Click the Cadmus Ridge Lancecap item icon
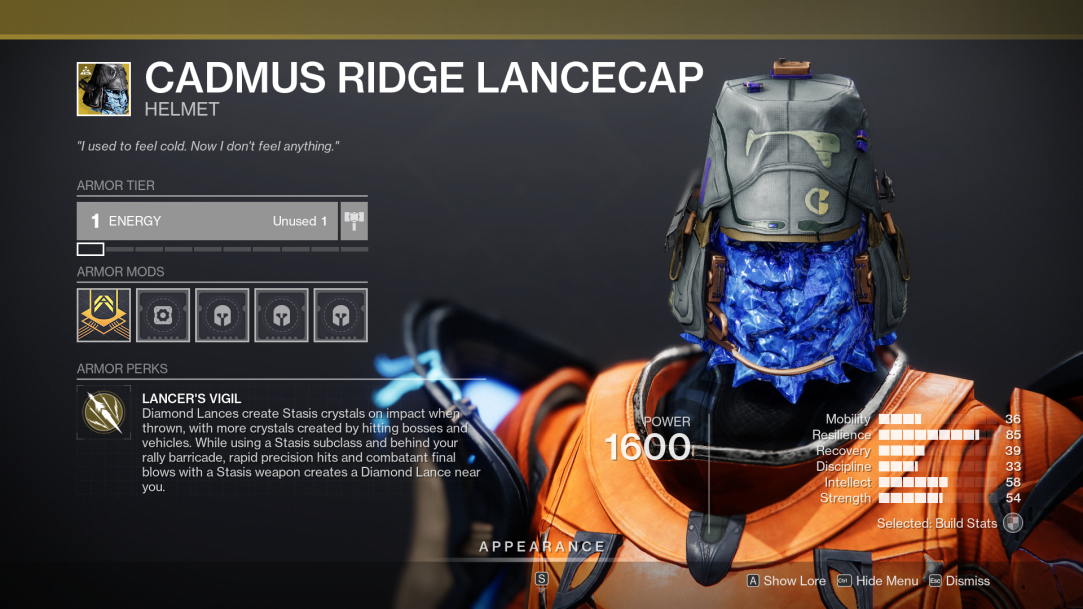1083x609 pixels. click(x=104, y=89)
